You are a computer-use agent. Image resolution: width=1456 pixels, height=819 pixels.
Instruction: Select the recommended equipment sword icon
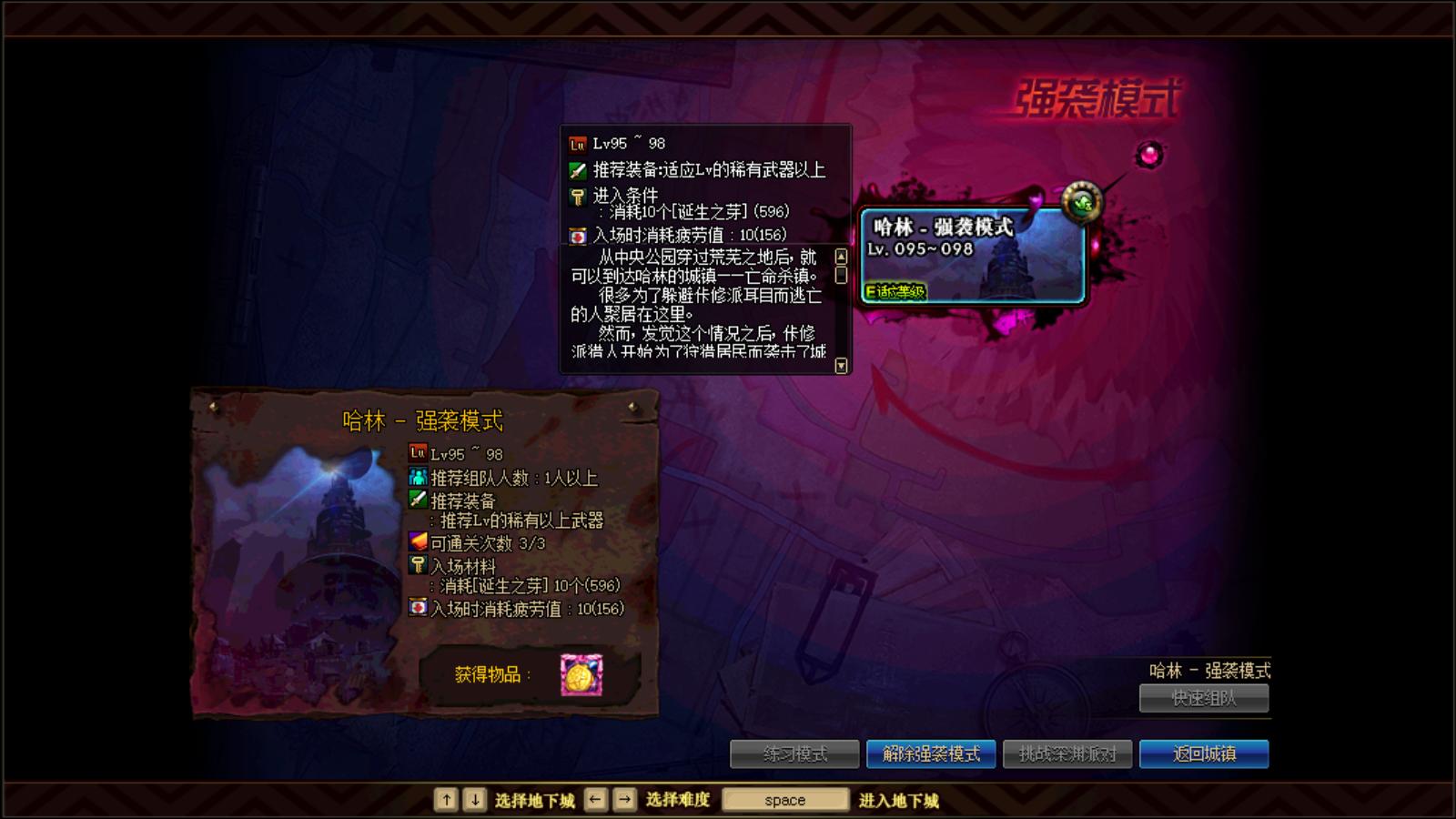(x=576, y=169)
